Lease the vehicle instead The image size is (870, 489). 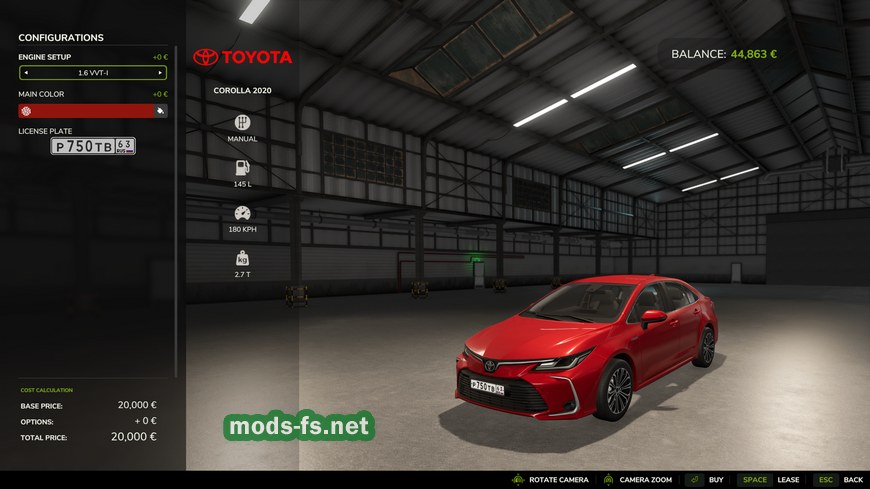(770, 480)
